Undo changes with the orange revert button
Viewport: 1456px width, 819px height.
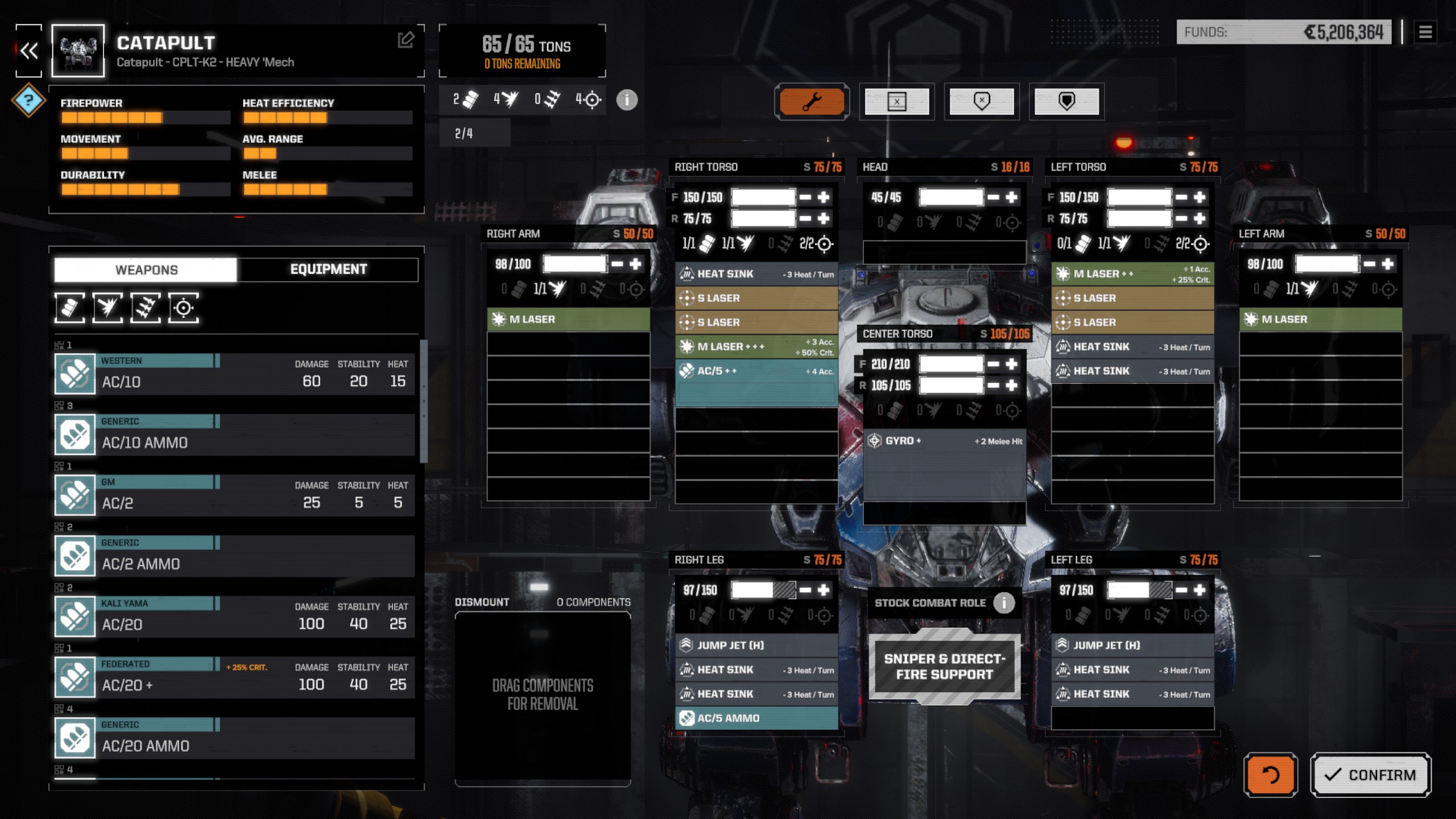[x=1270, y=775]
